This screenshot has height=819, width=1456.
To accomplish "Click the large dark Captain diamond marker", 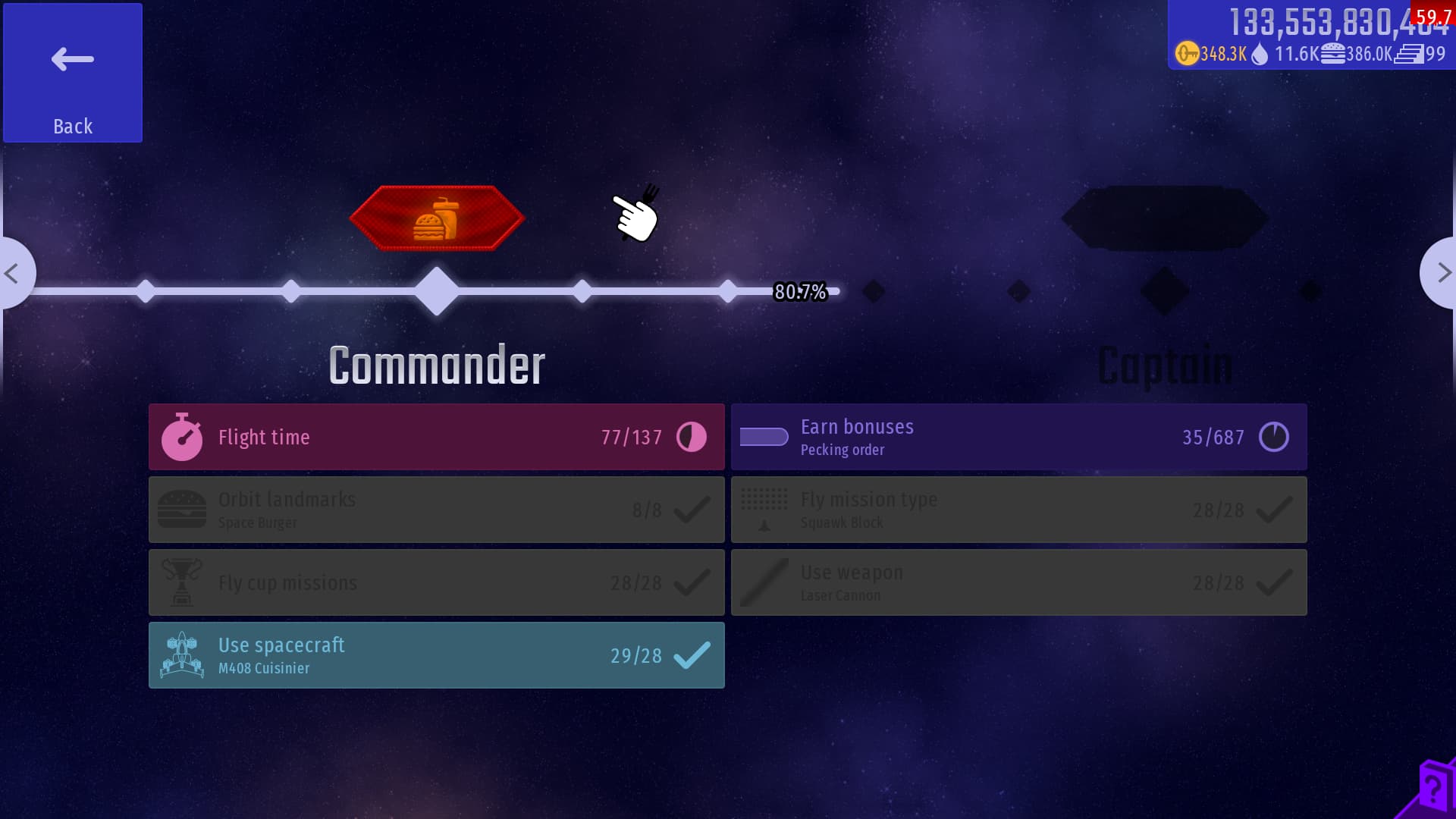I will 1165,291.
